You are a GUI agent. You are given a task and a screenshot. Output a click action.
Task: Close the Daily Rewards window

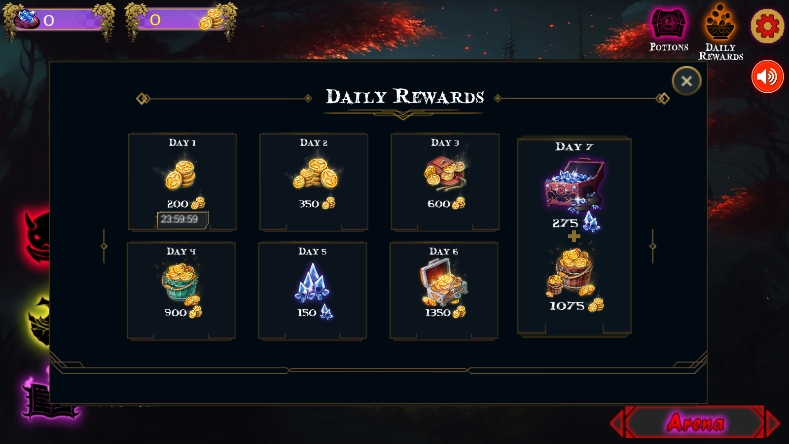(x=686, y=81)
